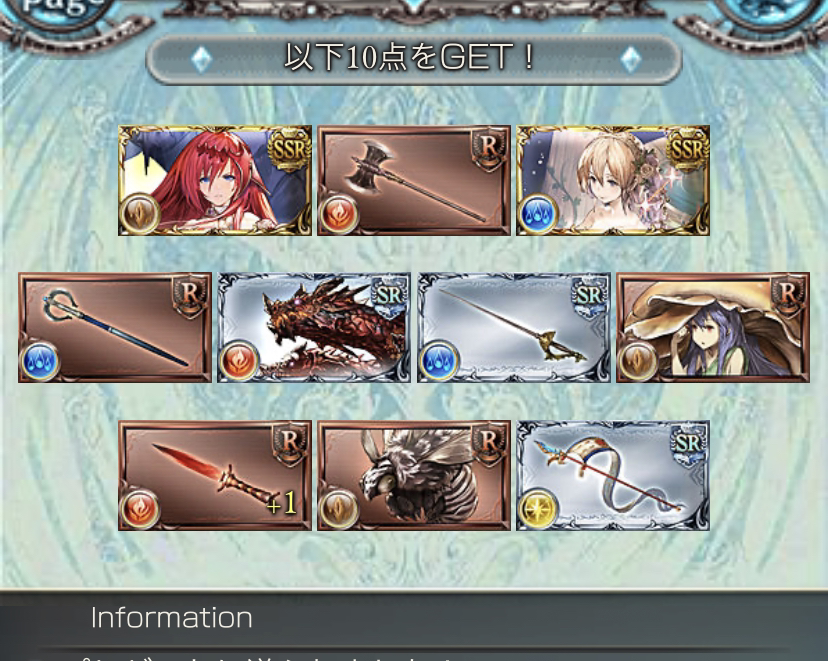Screen dimensions: 828x661
Task: Open the R-rank beetle summon card
Action: [x=413, y=475]
